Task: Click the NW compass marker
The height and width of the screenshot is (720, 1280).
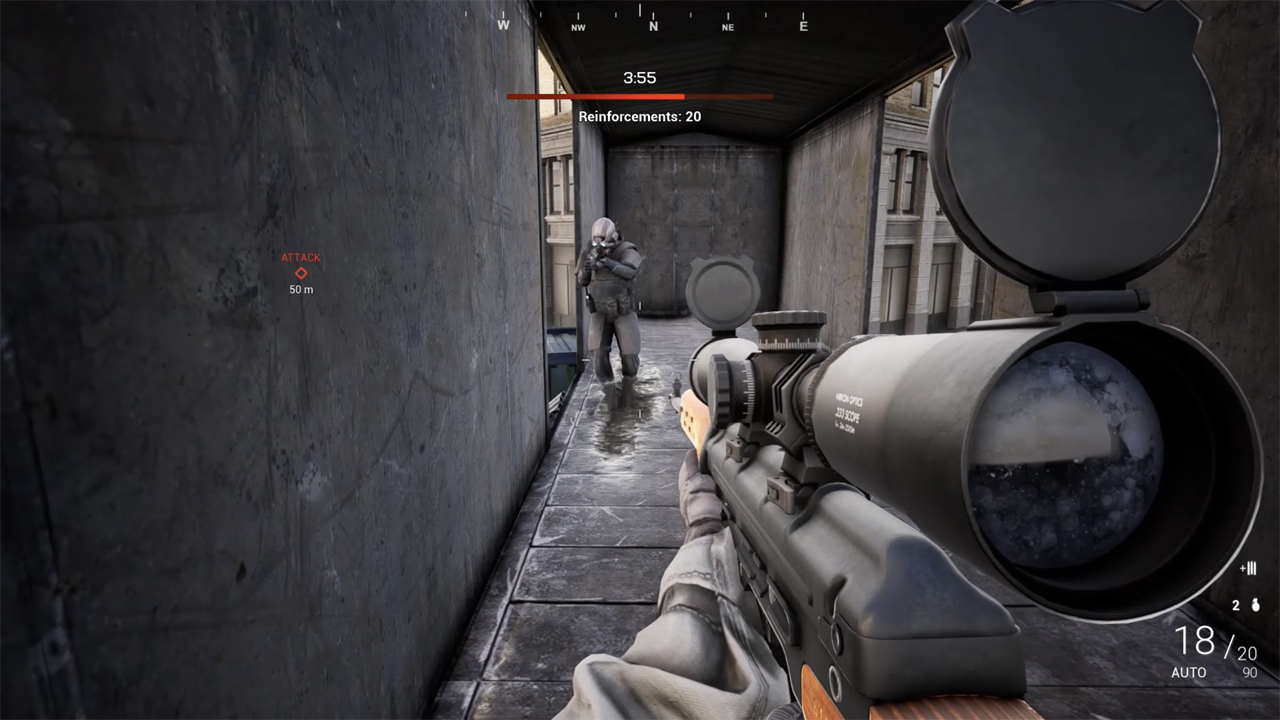Action: tap(578, 26)
